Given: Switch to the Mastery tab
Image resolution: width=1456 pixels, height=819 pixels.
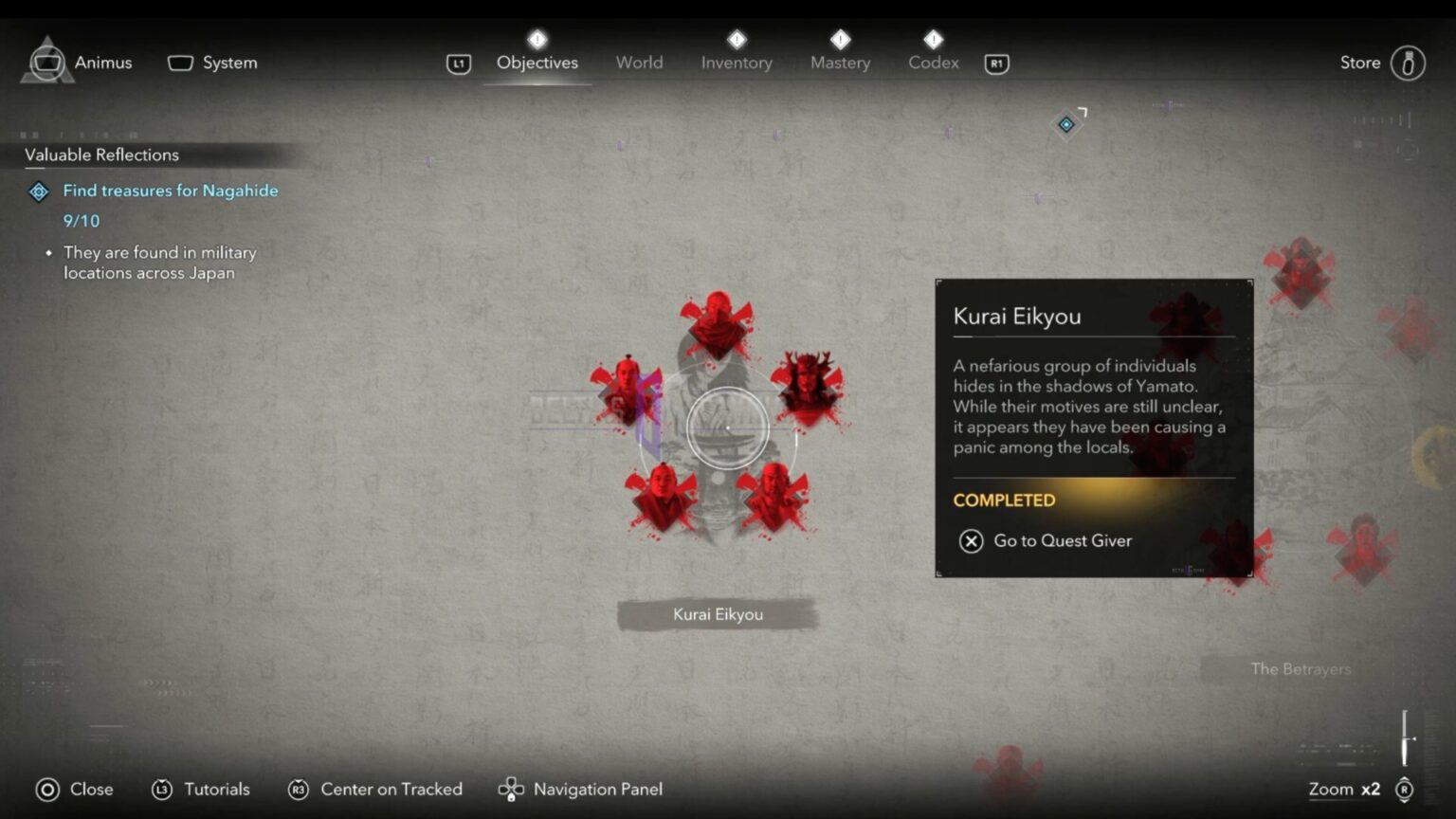Looking at the screenshot, I should click(840, 63).
